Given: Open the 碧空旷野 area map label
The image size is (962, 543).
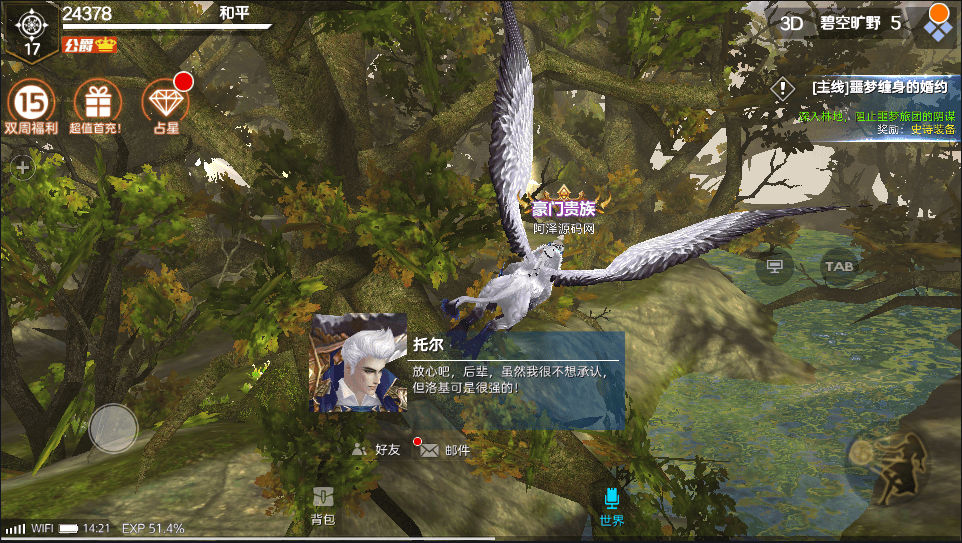Looking at the screenshot, I should coord(850,23).
